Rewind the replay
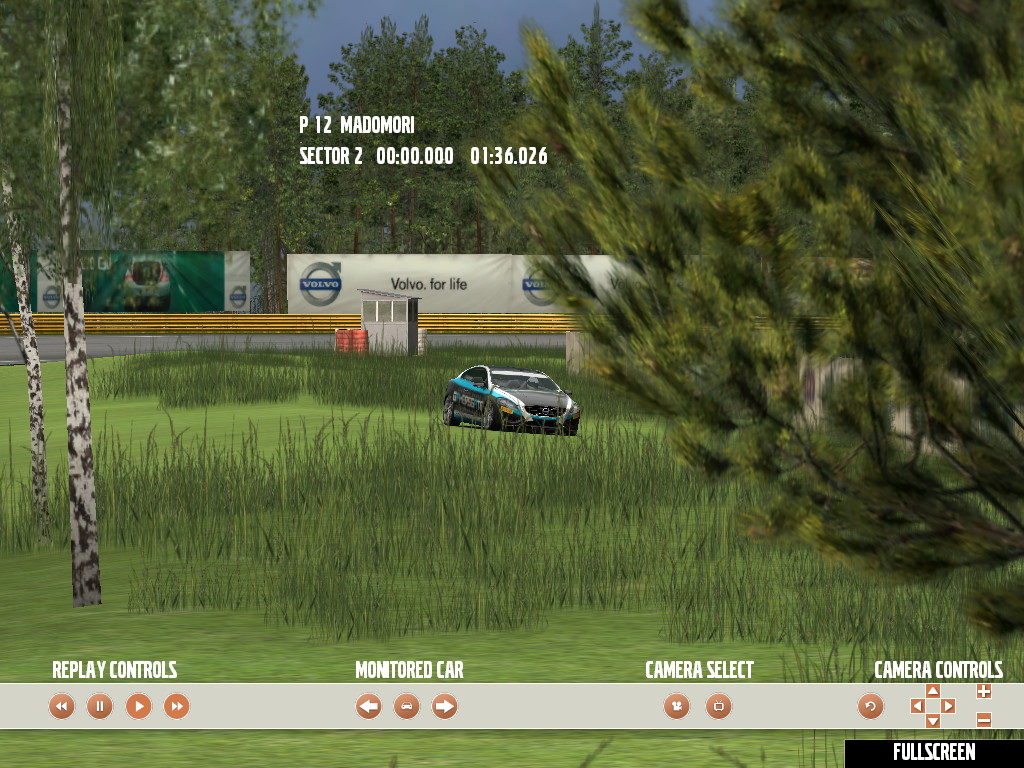Screen dimensions: 1024x768 tap(62, 707)
